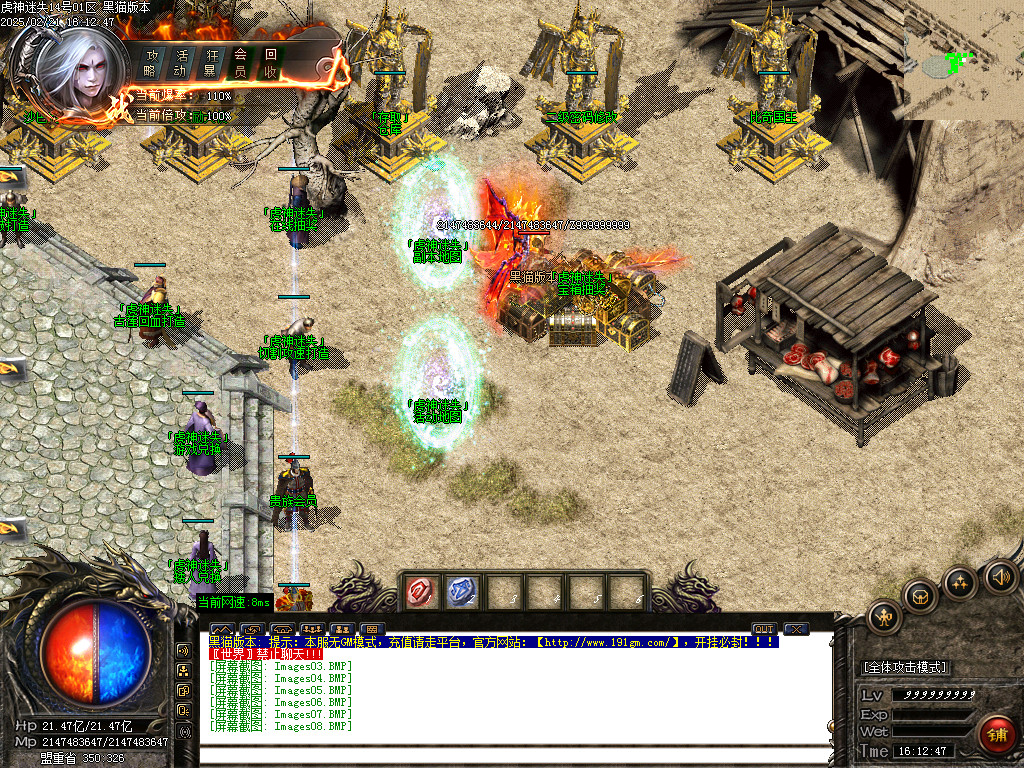Viewport: 1024px width, 768px height.
Task: Open the 攻略 strategy guide button
Action: pyautogui.click(x=151, y=62)
